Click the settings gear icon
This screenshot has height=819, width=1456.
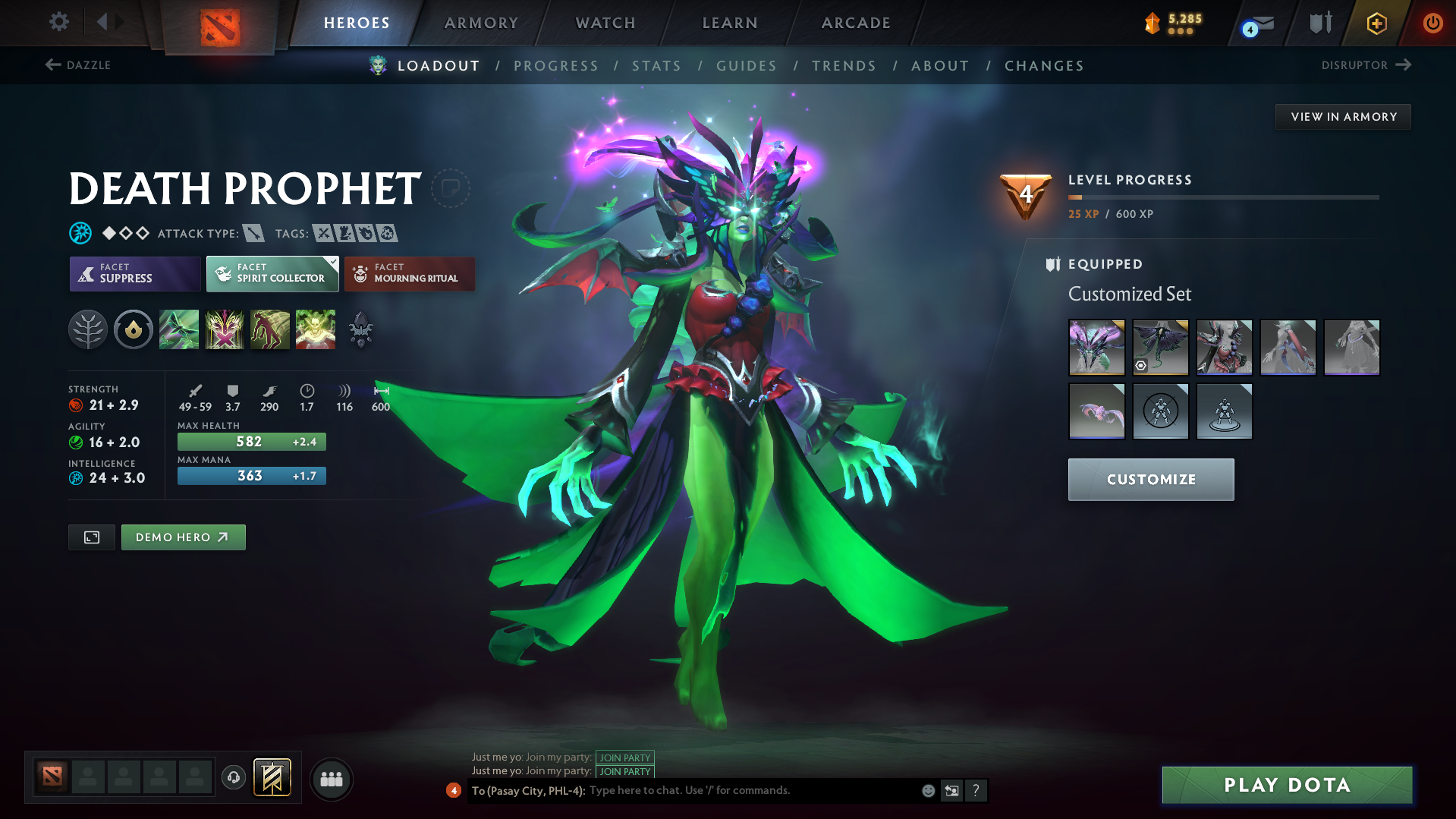[58, 22]
